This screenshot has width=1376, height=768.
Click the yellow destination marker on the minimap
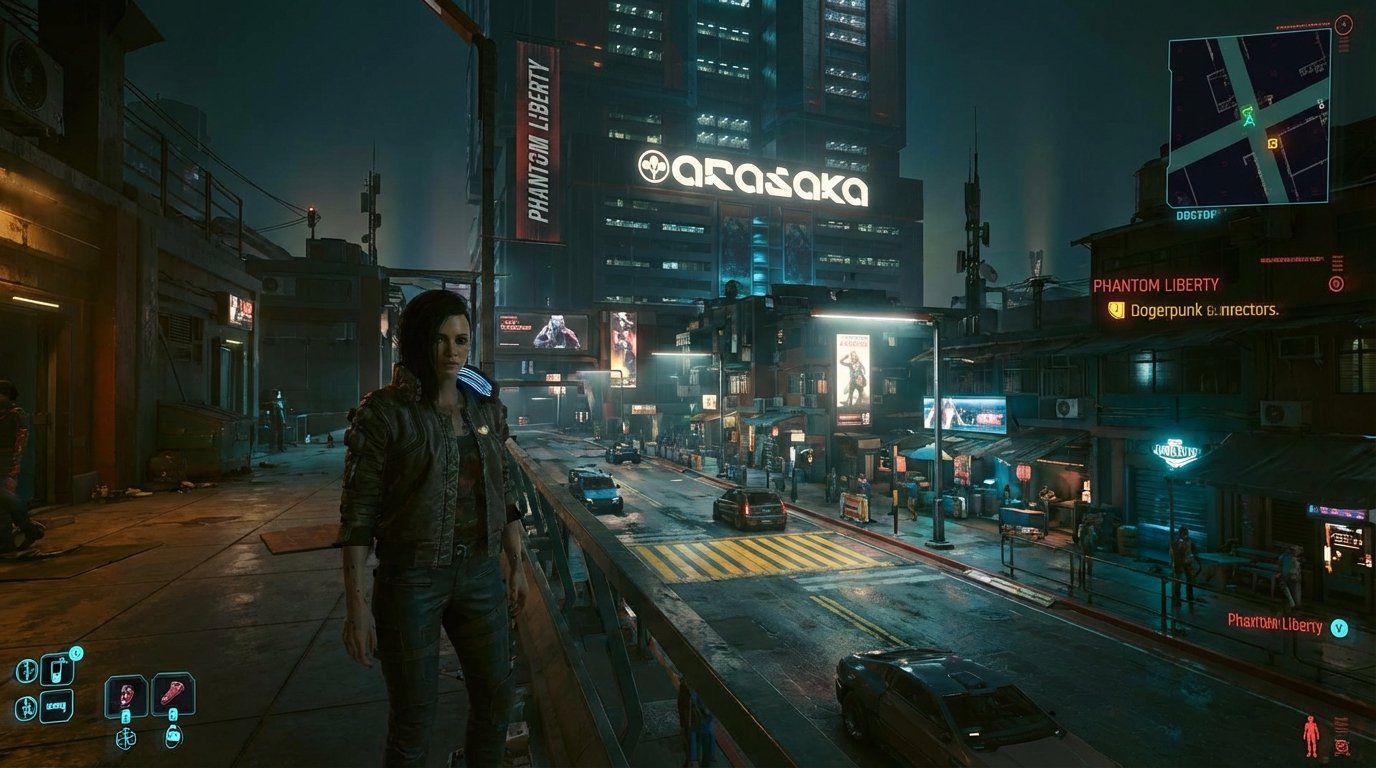[1272, 144]
